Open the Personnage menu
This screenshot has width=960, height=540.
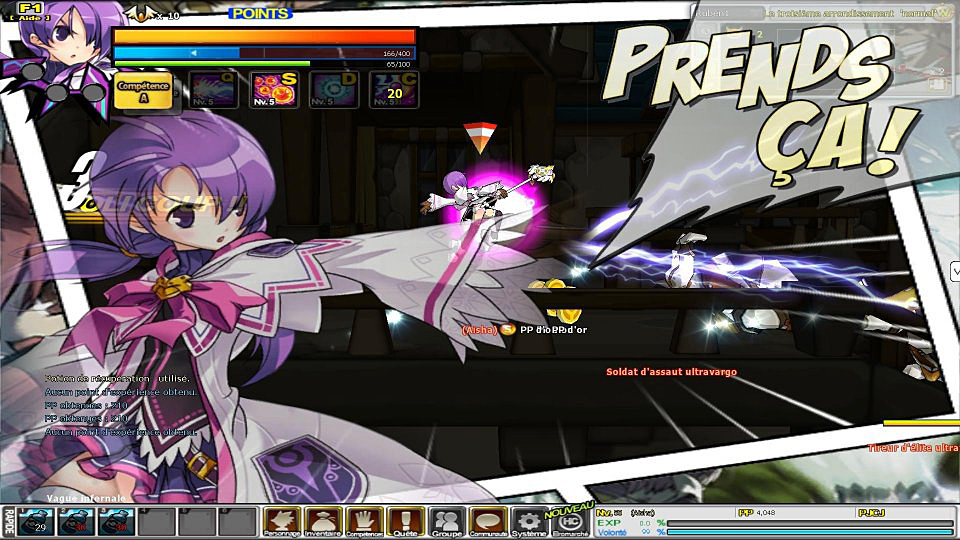point(282,521)
